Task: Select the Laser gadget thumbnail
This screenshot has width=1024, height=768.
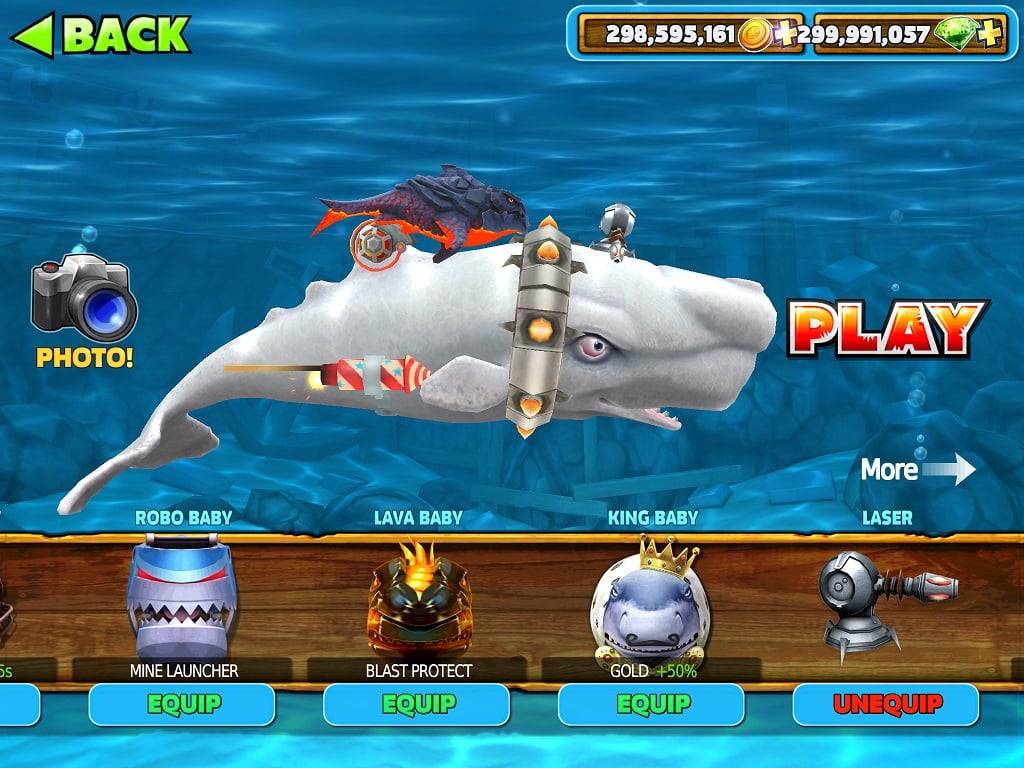Action: click(884, 597)
